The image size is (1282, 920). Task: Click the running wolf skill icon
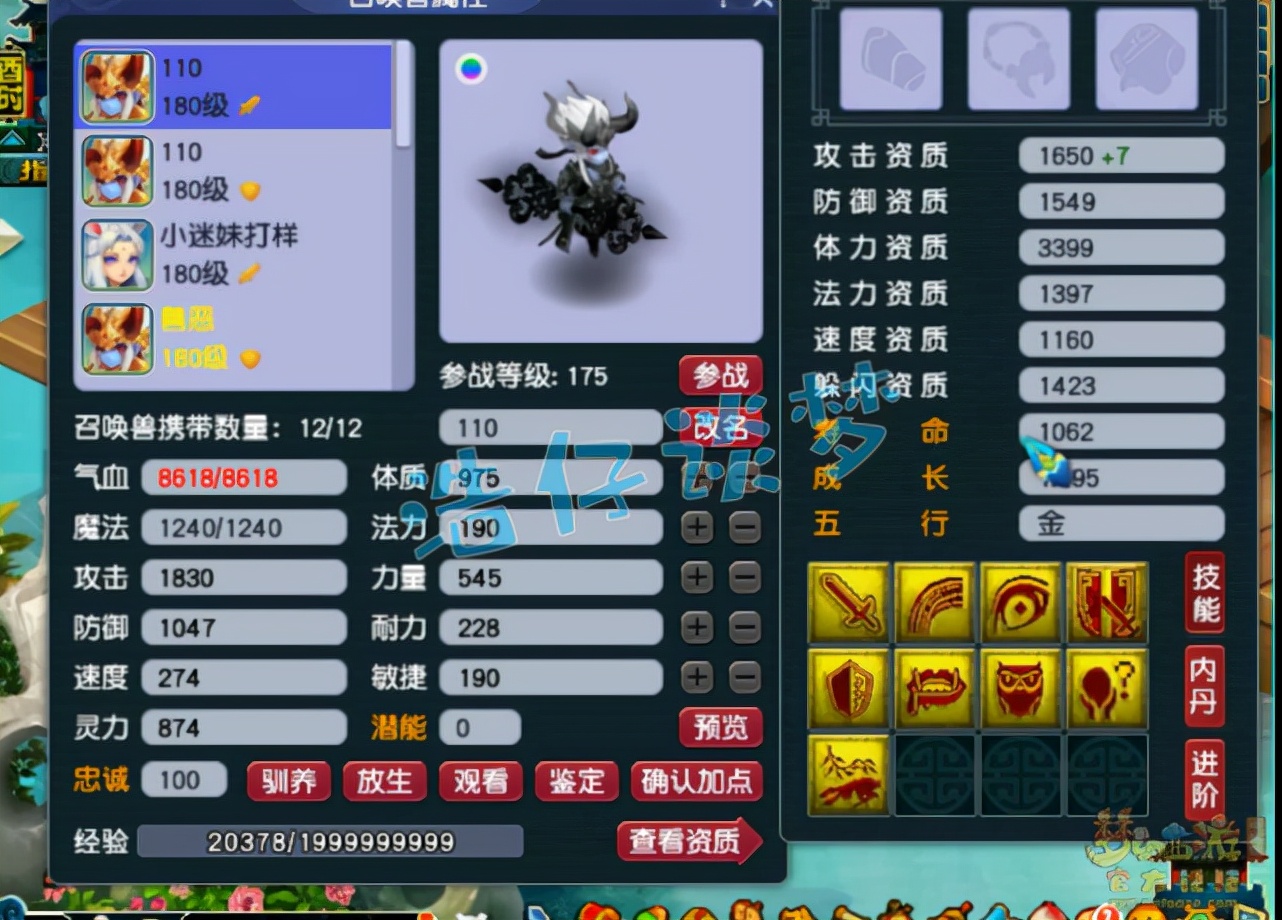[848, 774]
